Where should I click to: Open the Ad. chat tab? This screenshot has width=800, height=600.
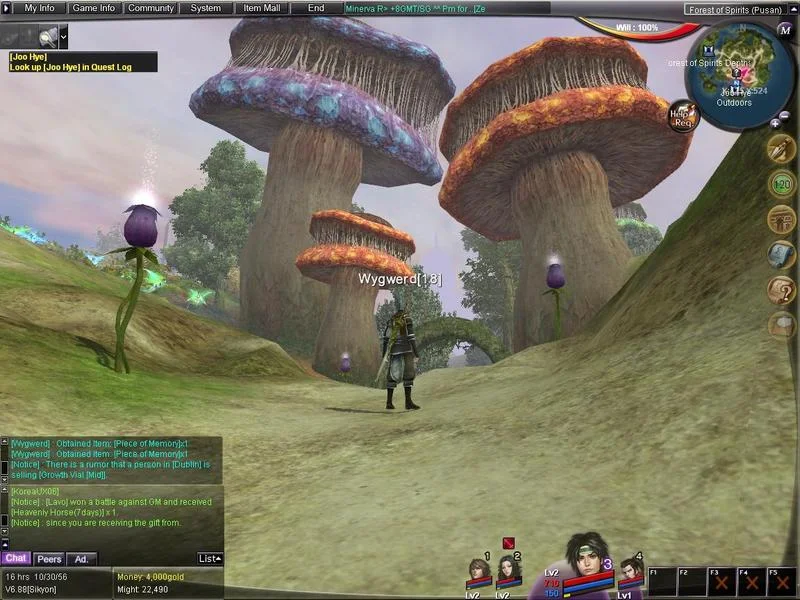tap(82, 559)
